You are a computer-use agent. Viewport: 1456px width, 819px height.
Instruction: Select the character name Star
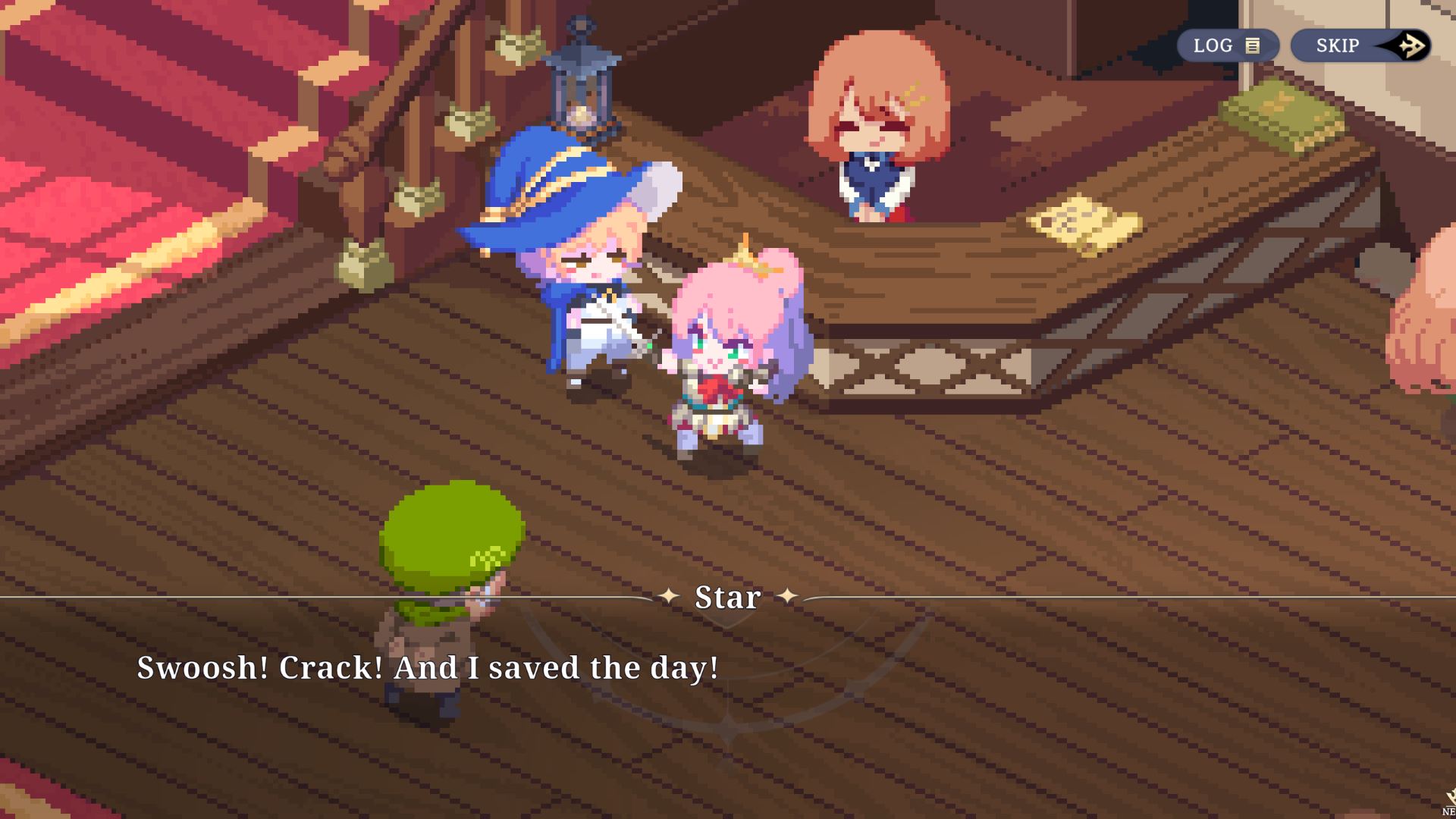click(728, 598)
